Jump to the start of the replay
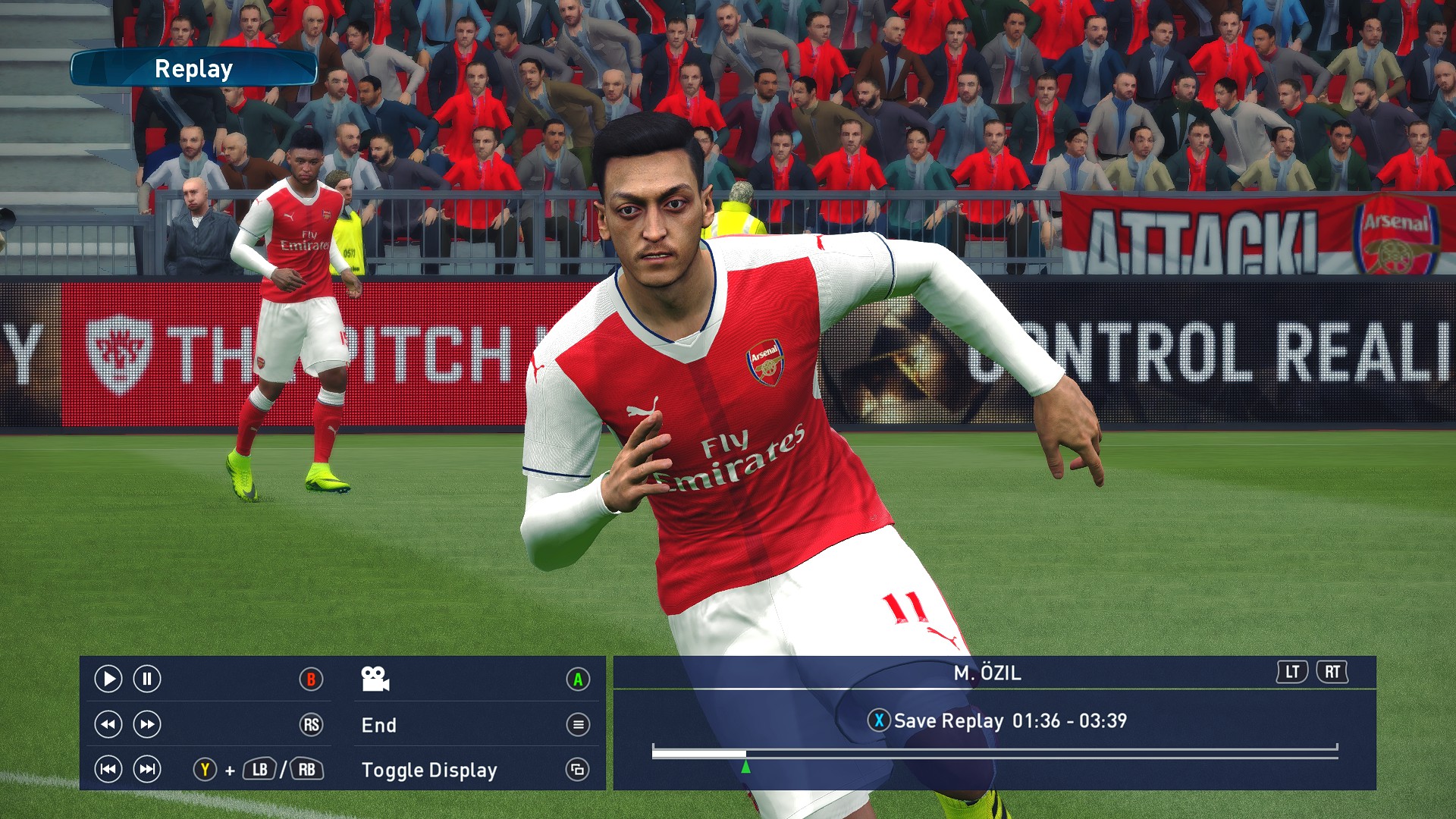 (108, 770)
